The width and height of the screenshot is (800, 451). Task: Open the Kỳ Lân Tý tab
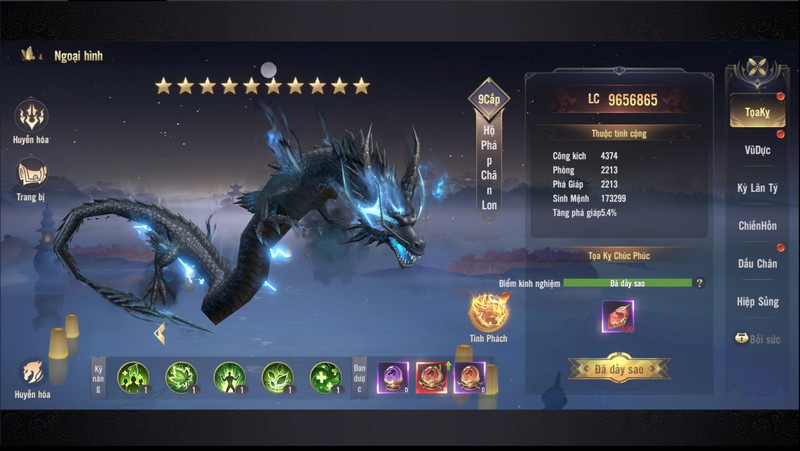pos(757,188)
